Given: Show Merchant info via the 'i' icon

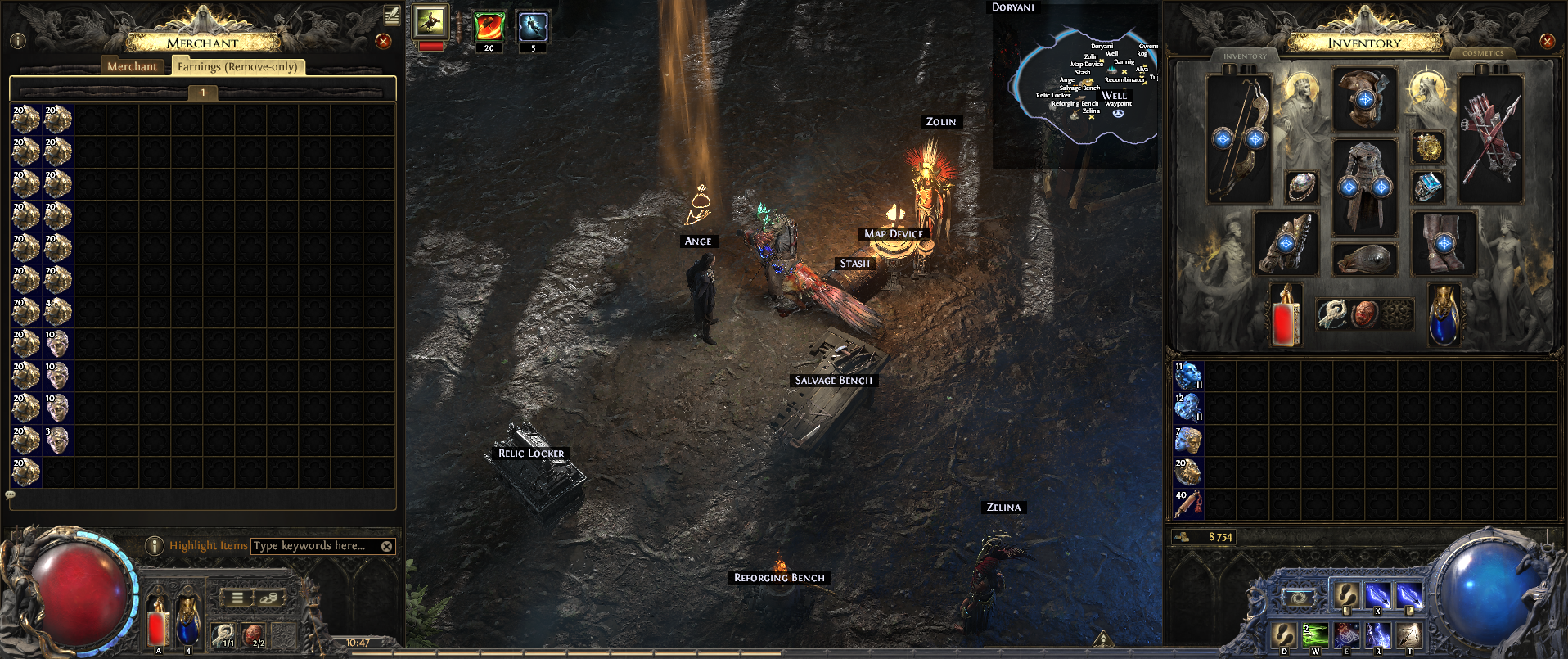Looking at the screenshot, I should tap(18, 41).
